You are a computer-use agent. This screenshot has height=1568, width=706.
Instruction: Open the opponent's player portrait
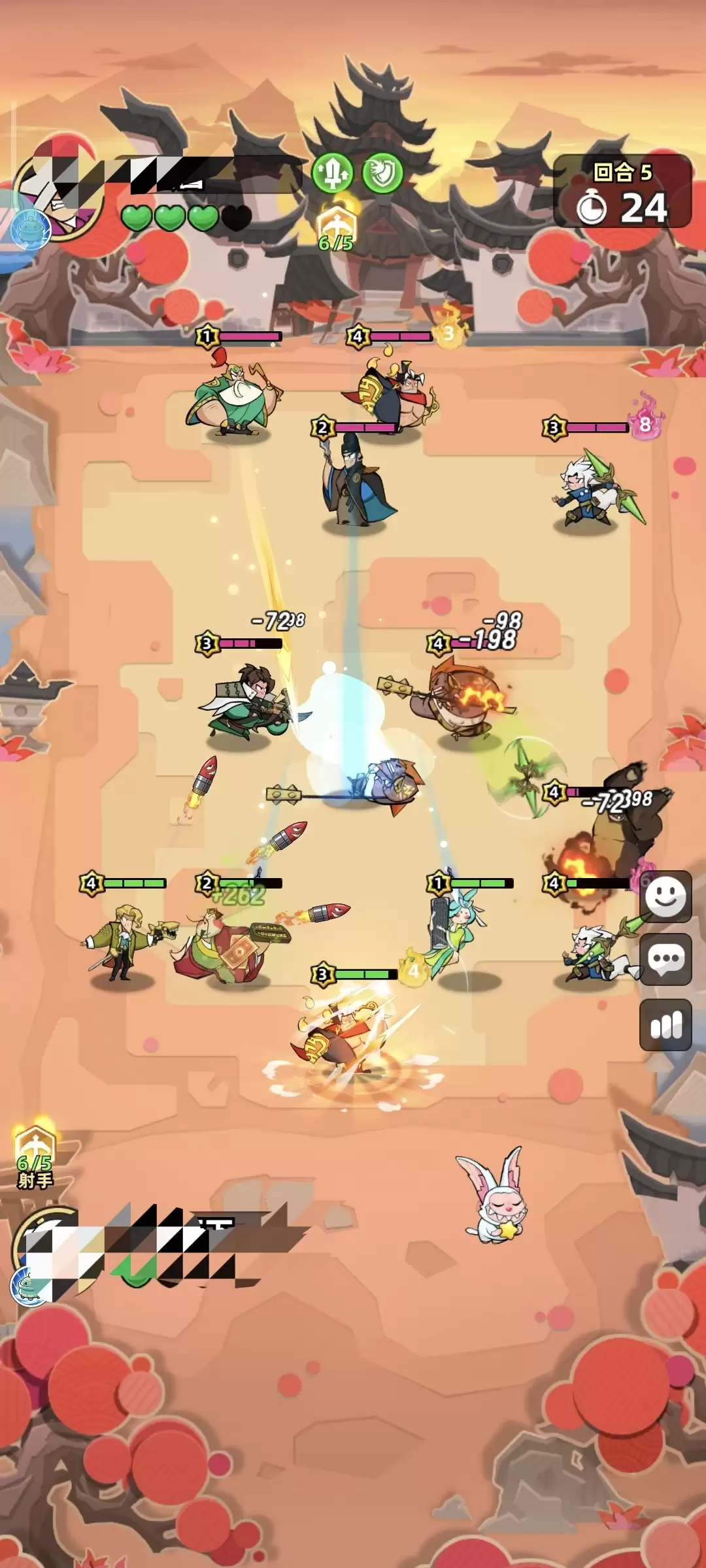(x=59, y=189)
